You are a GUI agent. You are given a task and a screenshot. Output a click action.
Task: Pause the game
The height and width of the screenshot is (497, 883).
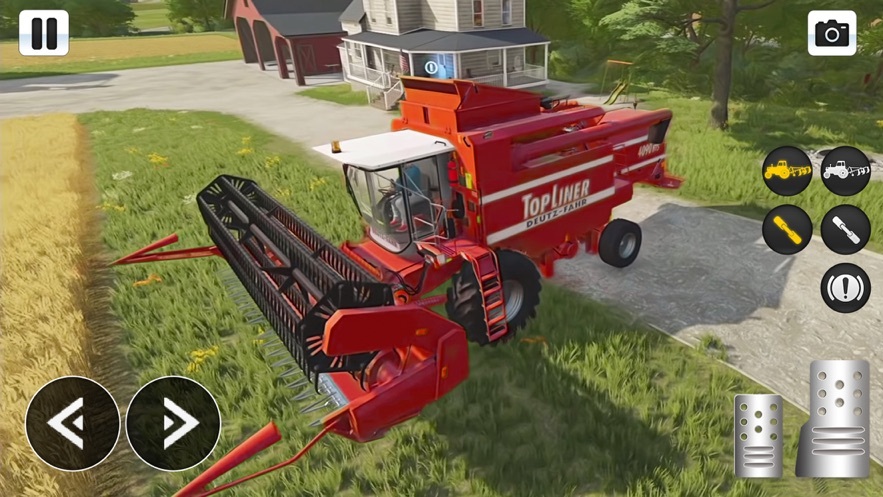click(x=44, y=33)
